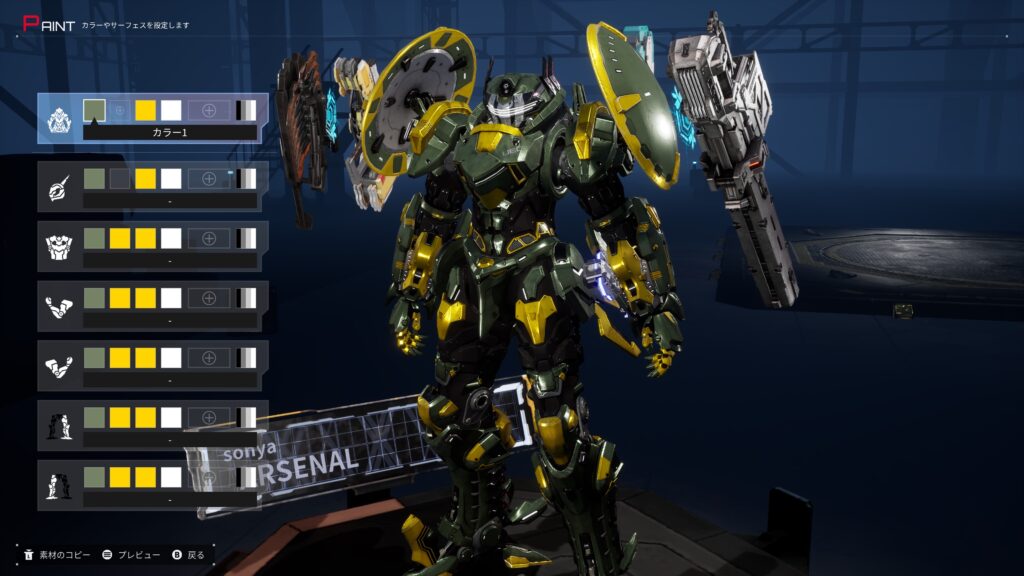1024x576 pixels.
Task: Open the plus pattern slot in the whole-mech row
Action: (x=209, y=109)
